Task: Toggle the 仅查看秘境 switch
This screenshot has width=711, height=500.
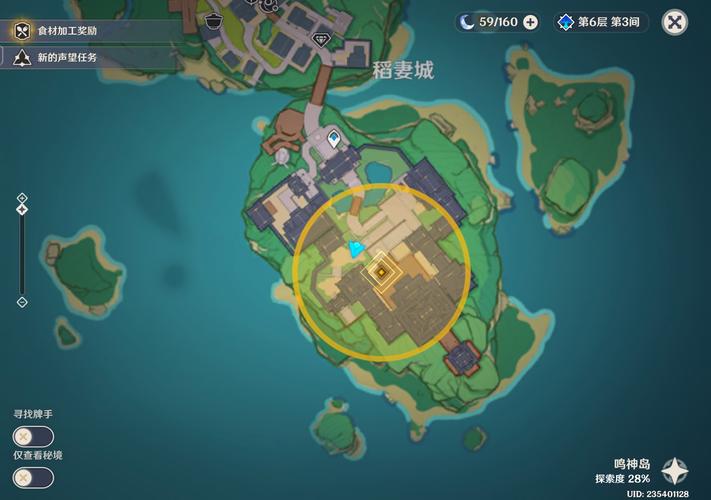Action: click(33, 477)
